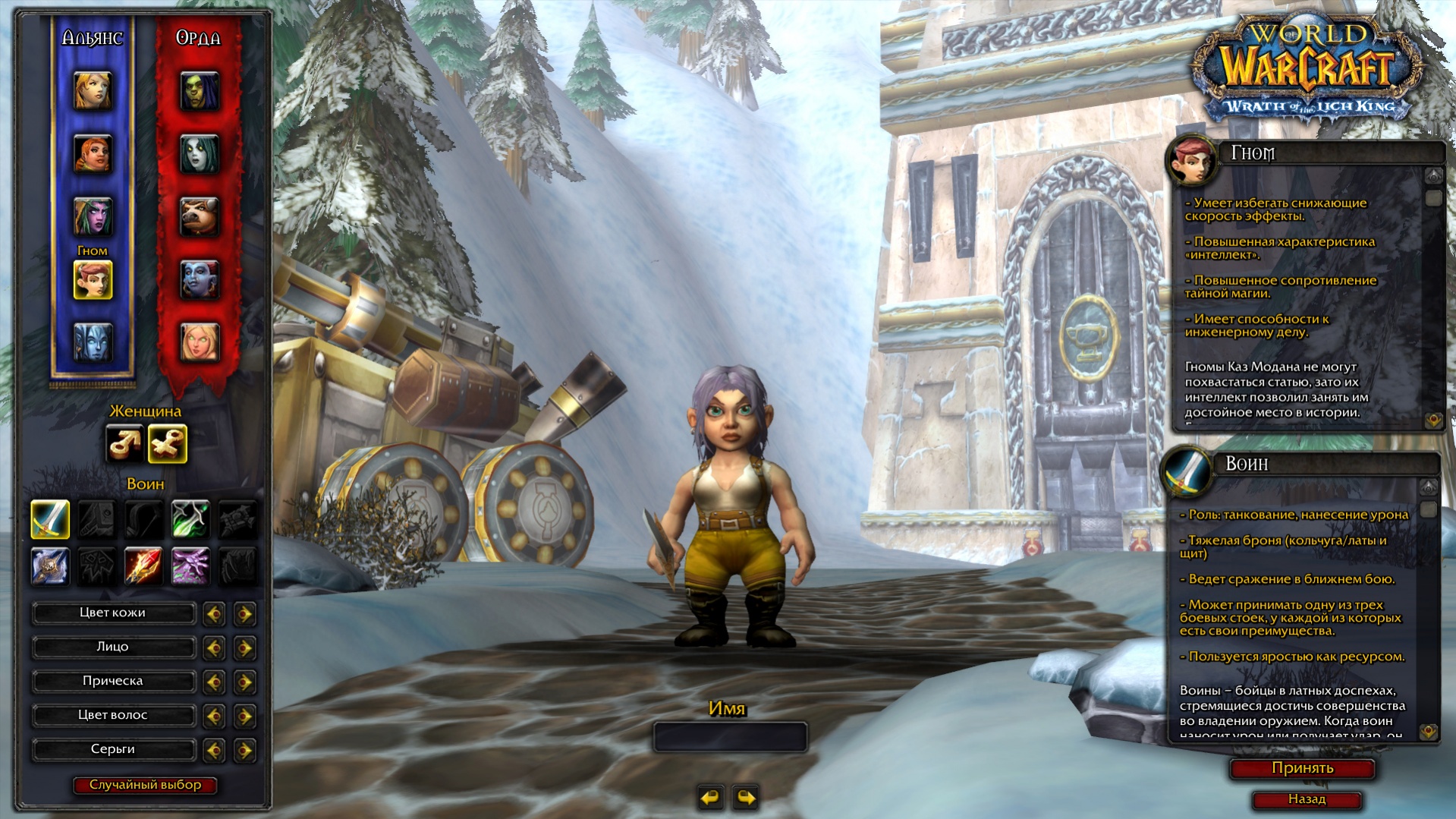Choose the Death Knight class icon
Image resolution: width=1456 pixels, height=819 pixels.
click(x=50, y=567)
